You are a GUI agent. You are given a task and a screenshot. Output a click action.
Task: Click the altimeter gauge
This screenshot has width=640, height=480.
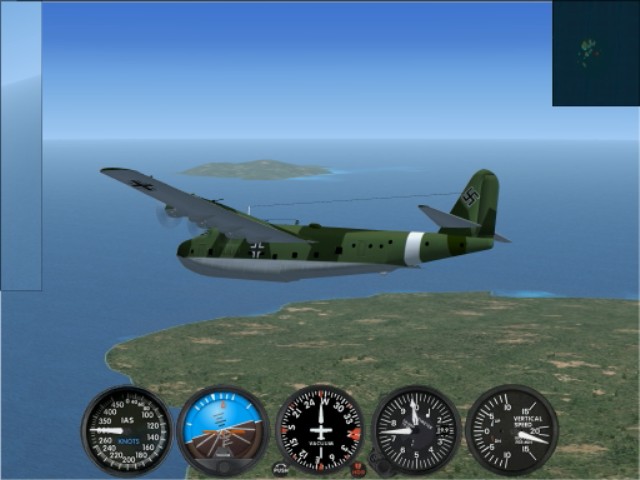pos(416,430)
